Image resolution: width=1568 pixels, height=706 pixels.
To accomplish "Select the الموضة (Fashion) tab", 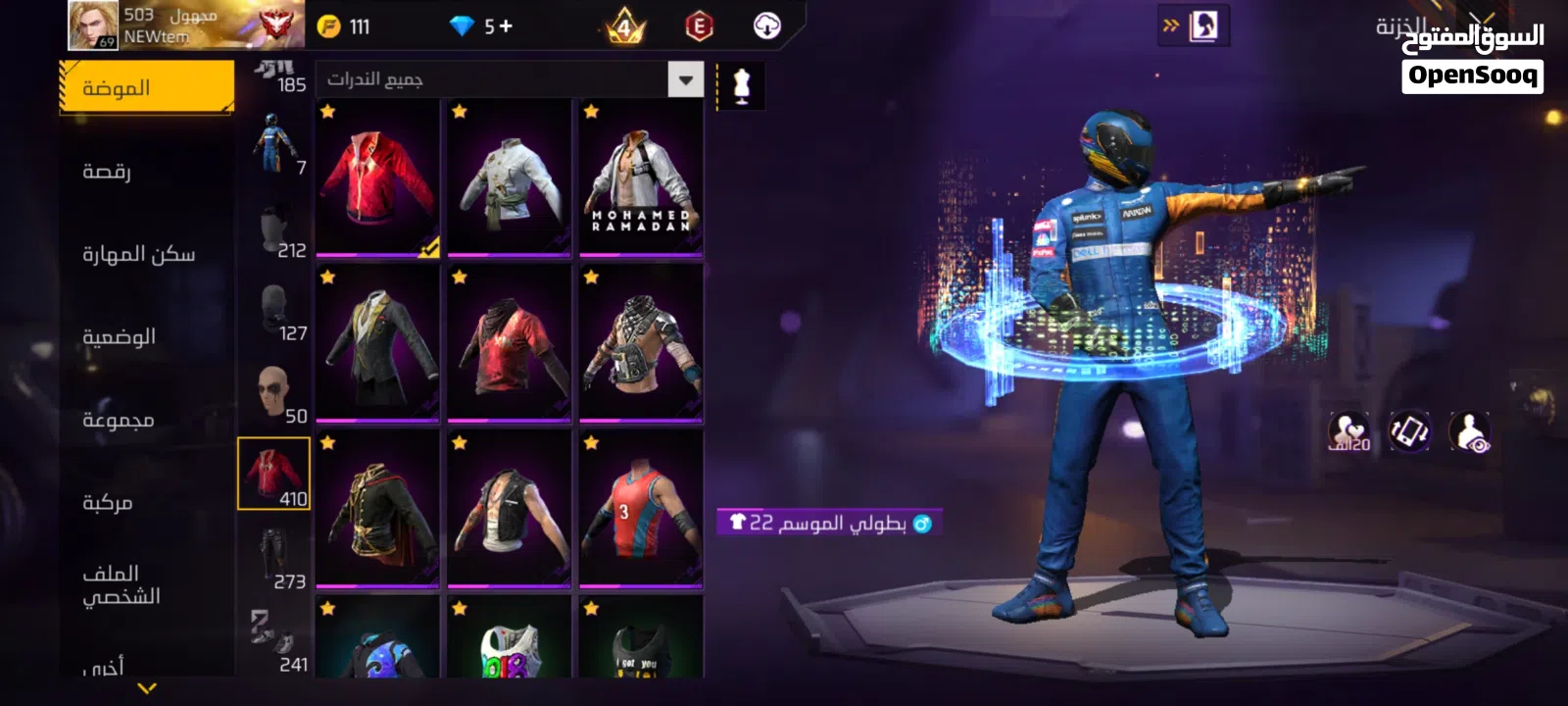I will pyautogui.click(x=147, y=88).
